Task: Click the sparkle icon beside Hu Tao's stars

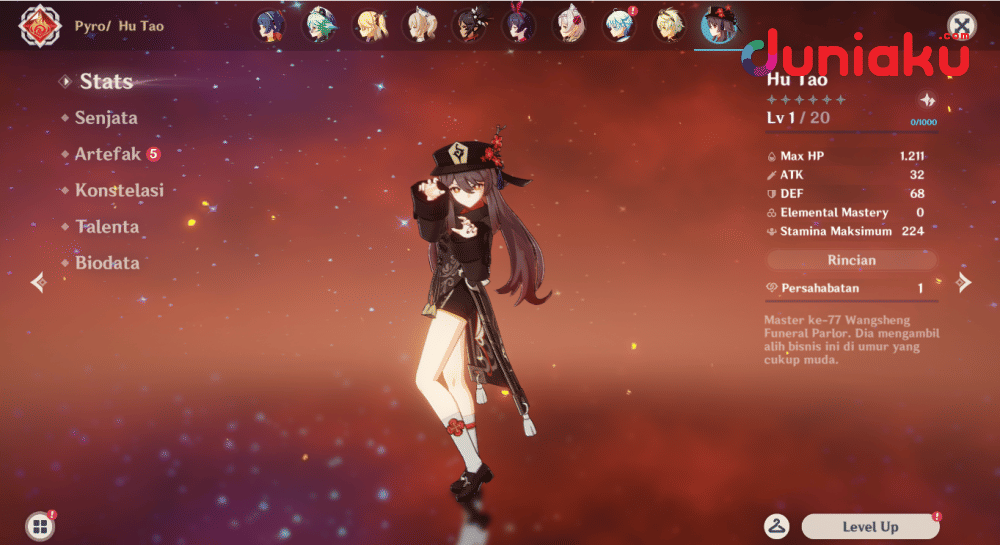Action: point(927,100)
